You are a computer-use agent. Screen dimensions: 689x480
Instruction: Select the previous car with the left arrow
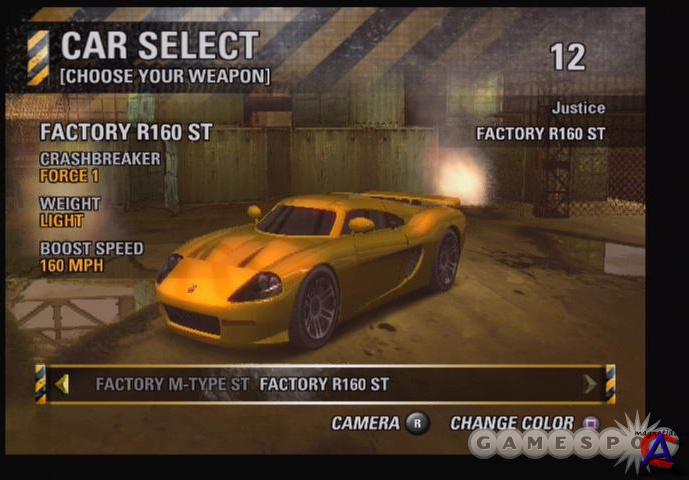[x=62, y=384]
